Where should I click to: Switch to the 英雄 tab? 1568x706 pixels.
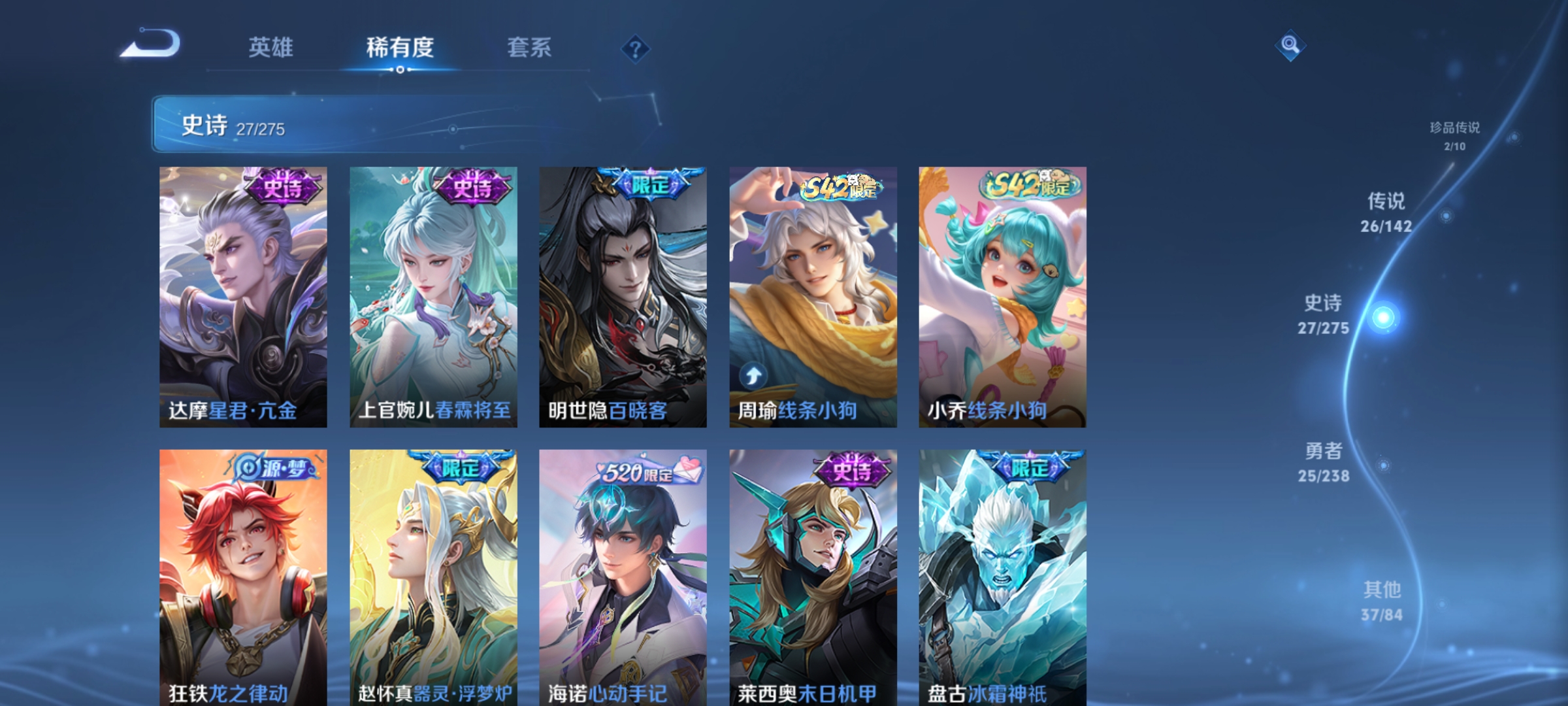271,47
